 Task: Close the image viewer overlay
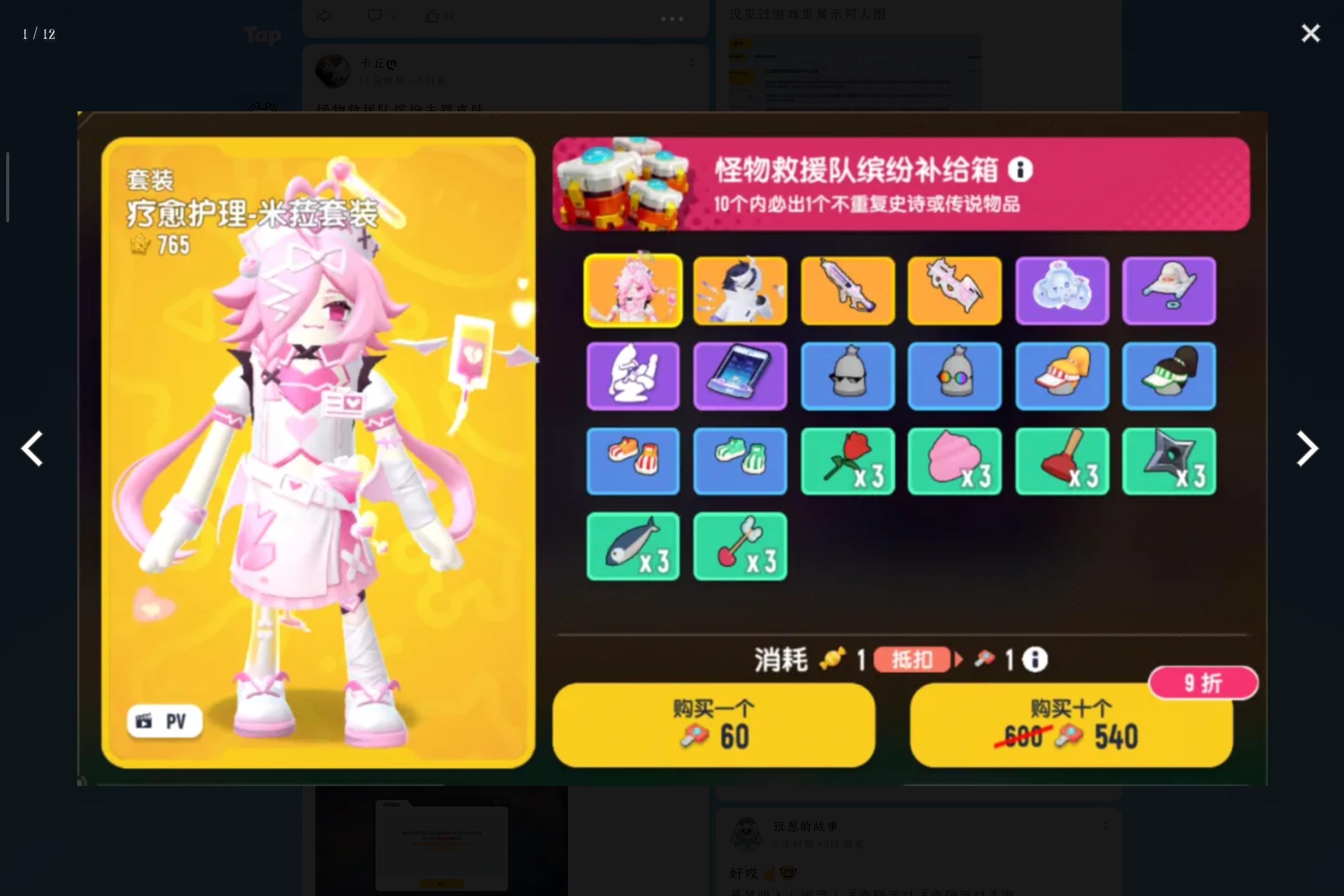pyautogui.click(x=1310, y=33)
